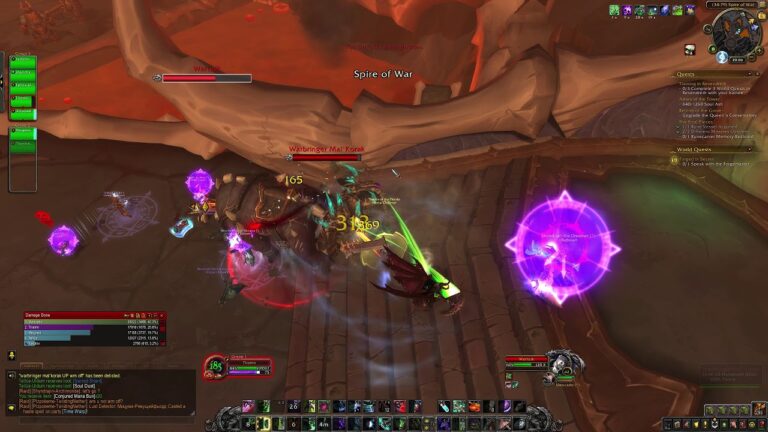The height and width of the screenshot is (432, 768).
Task: Click the mushroom buff icon under the buff row
Action: click(x=689, y=49)
